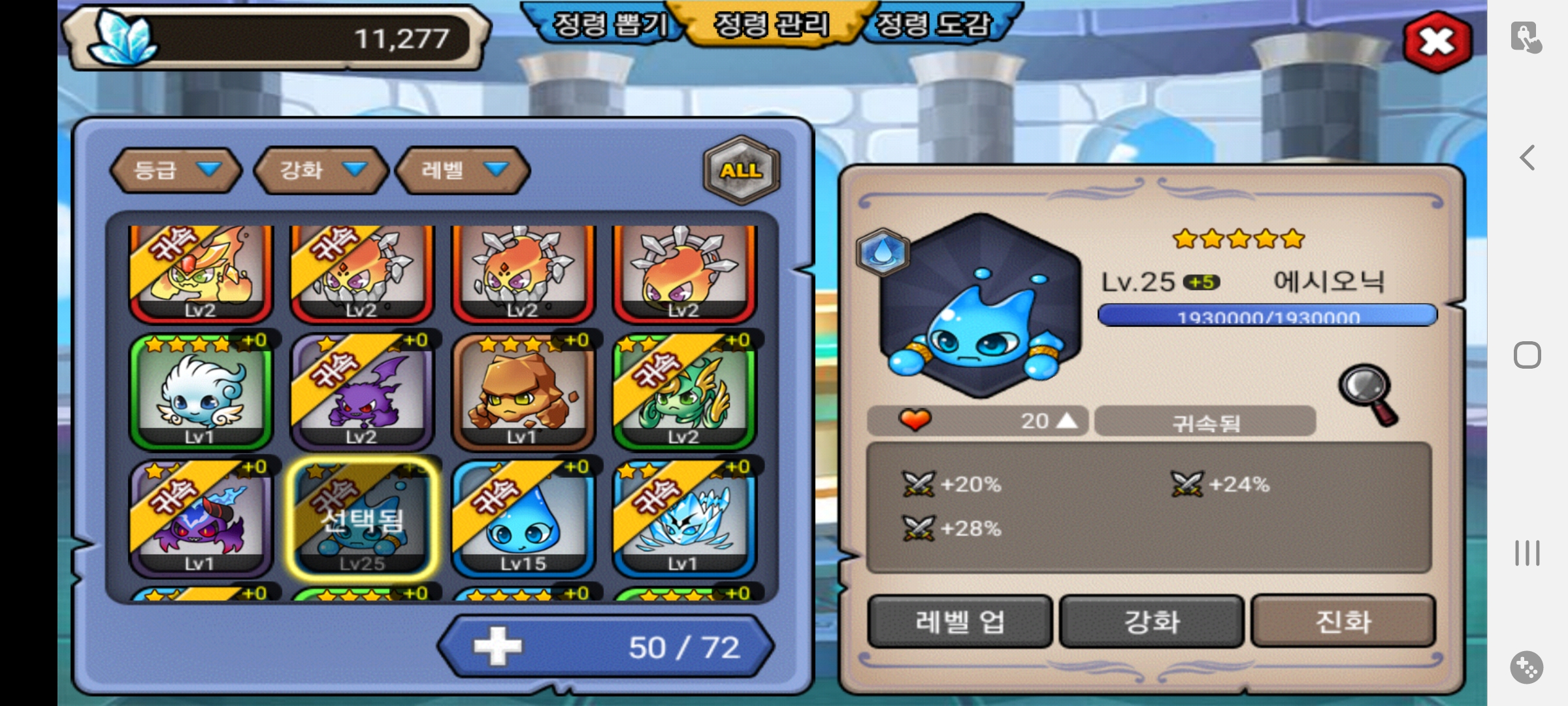This screenshot has height=706, width=1568.
Task: Toggle the 귀속됨 bound status button
Action: [1205, 422]
